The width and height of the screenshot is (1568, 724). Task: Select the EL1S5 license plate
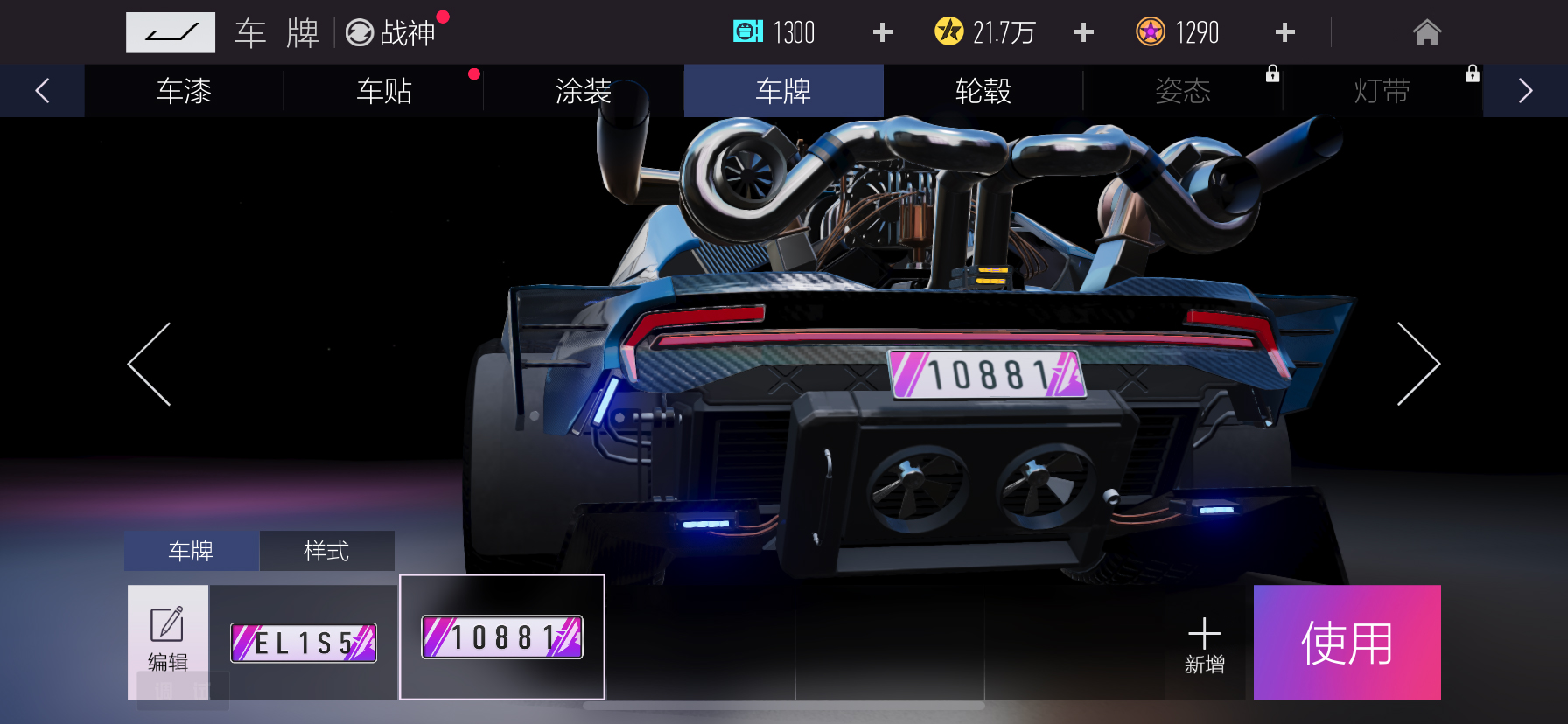coord(304,643)
